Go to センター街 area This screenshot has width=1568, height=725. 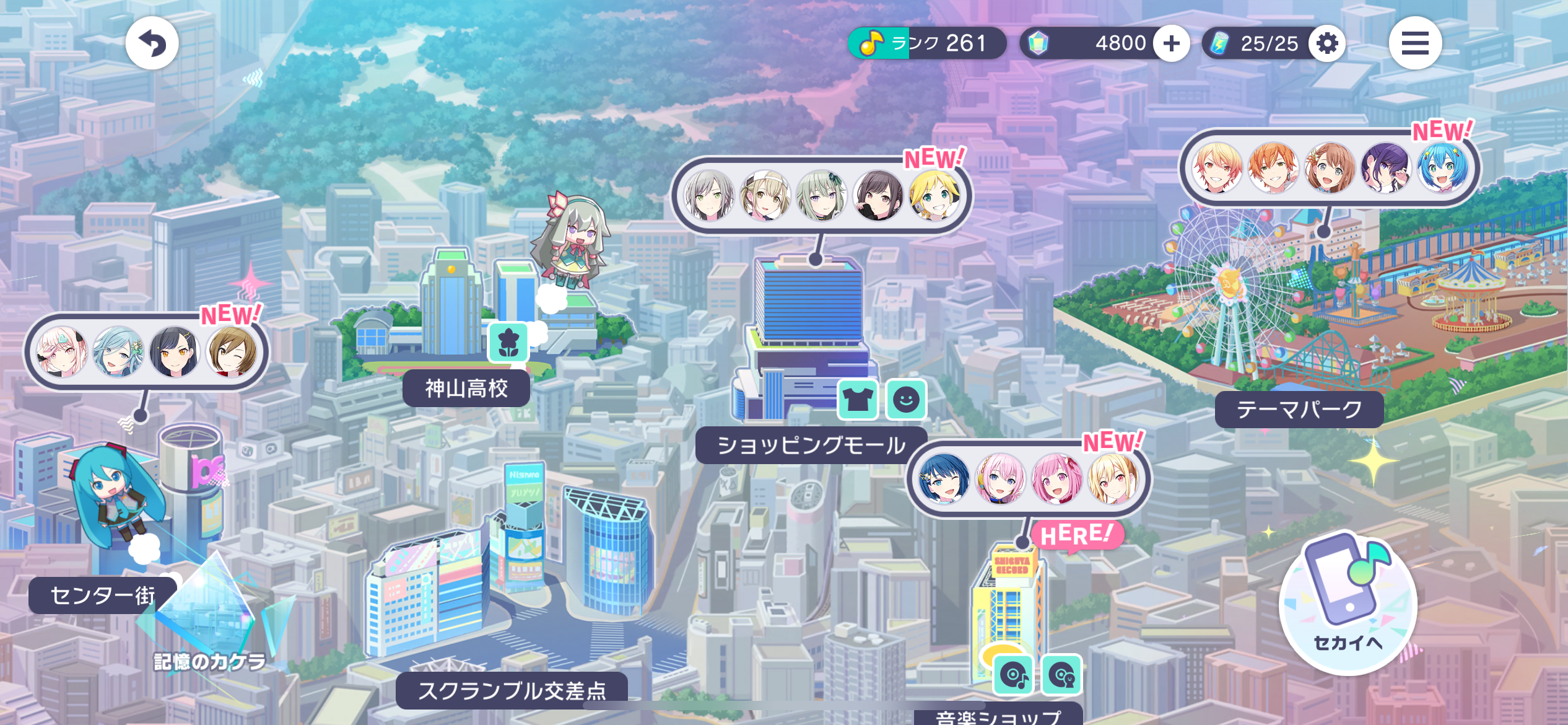[x=102, y=595]
